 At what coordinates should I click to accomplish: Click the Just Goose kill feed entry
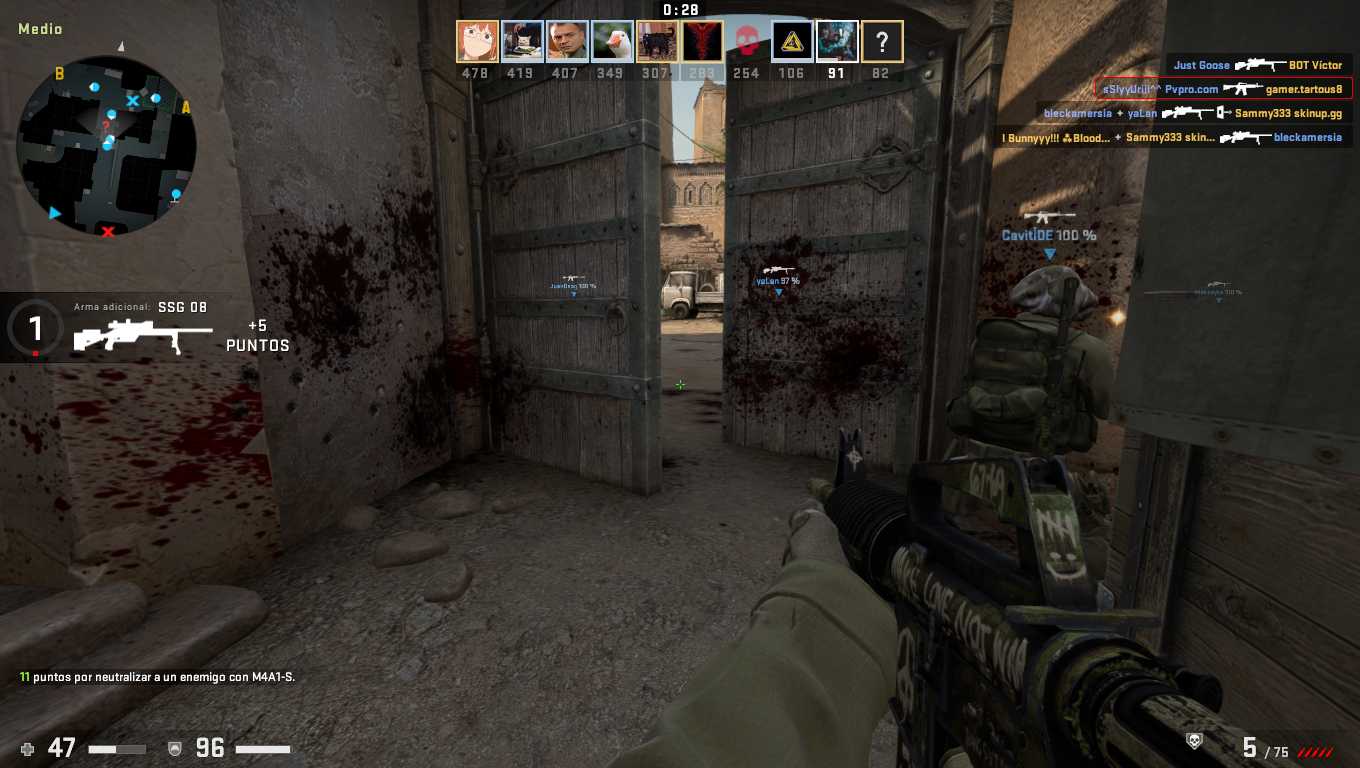pos(1258,65)
